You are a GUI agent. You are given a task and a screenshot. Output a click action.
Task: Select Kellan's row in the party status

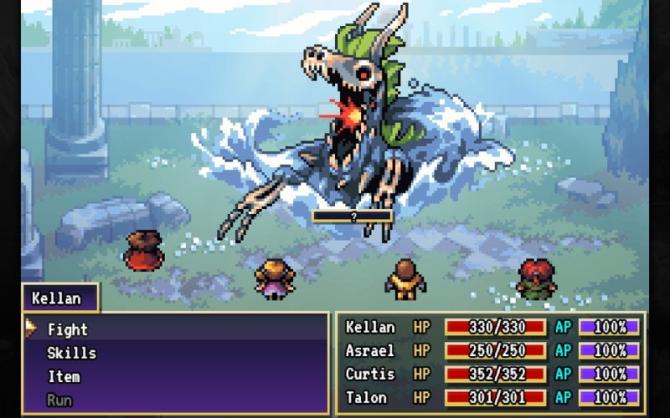[490, 327]
